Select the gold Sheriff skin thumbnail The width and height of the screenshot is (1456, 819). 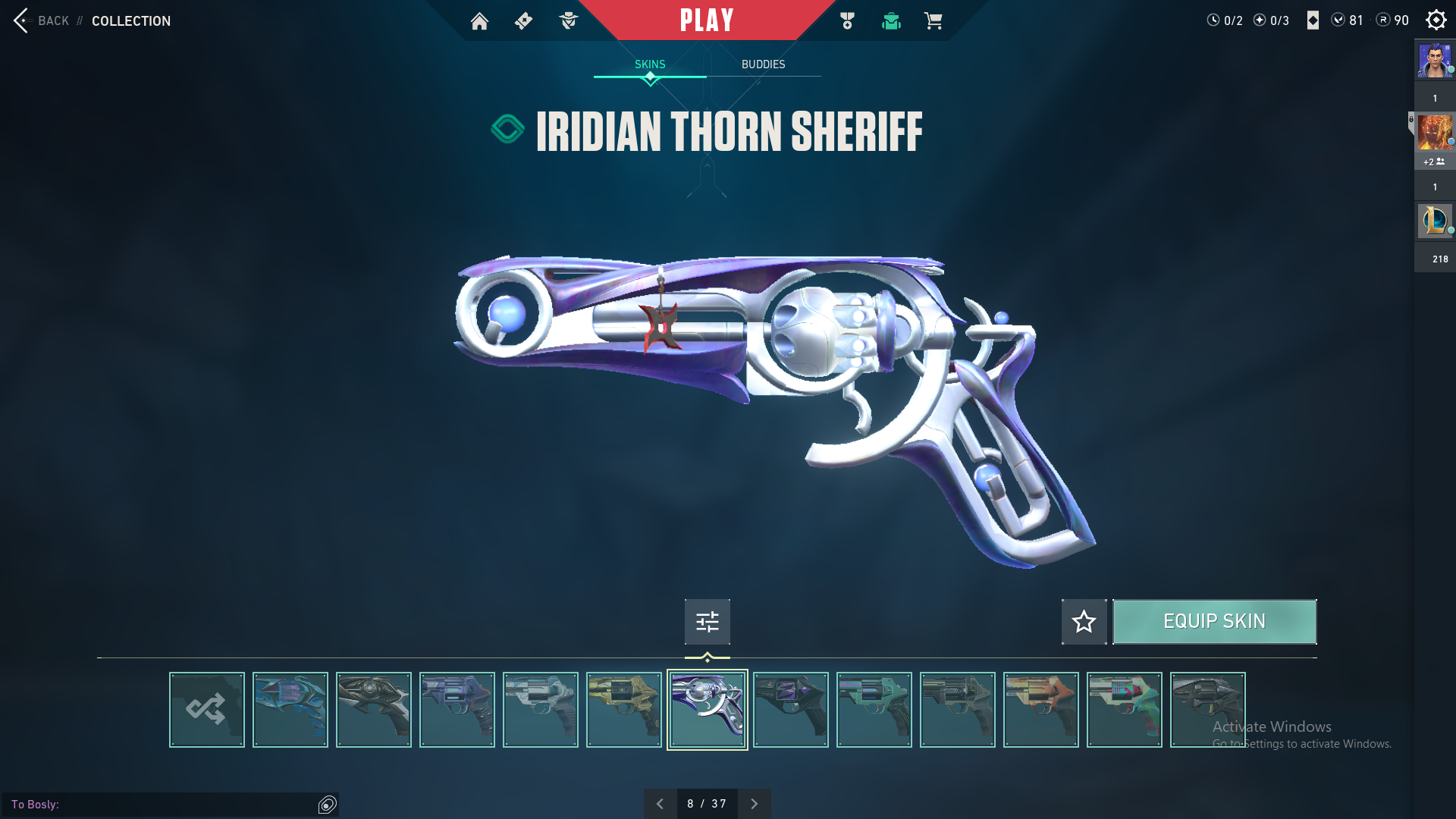pyautogui.click(x=624, y=710)
